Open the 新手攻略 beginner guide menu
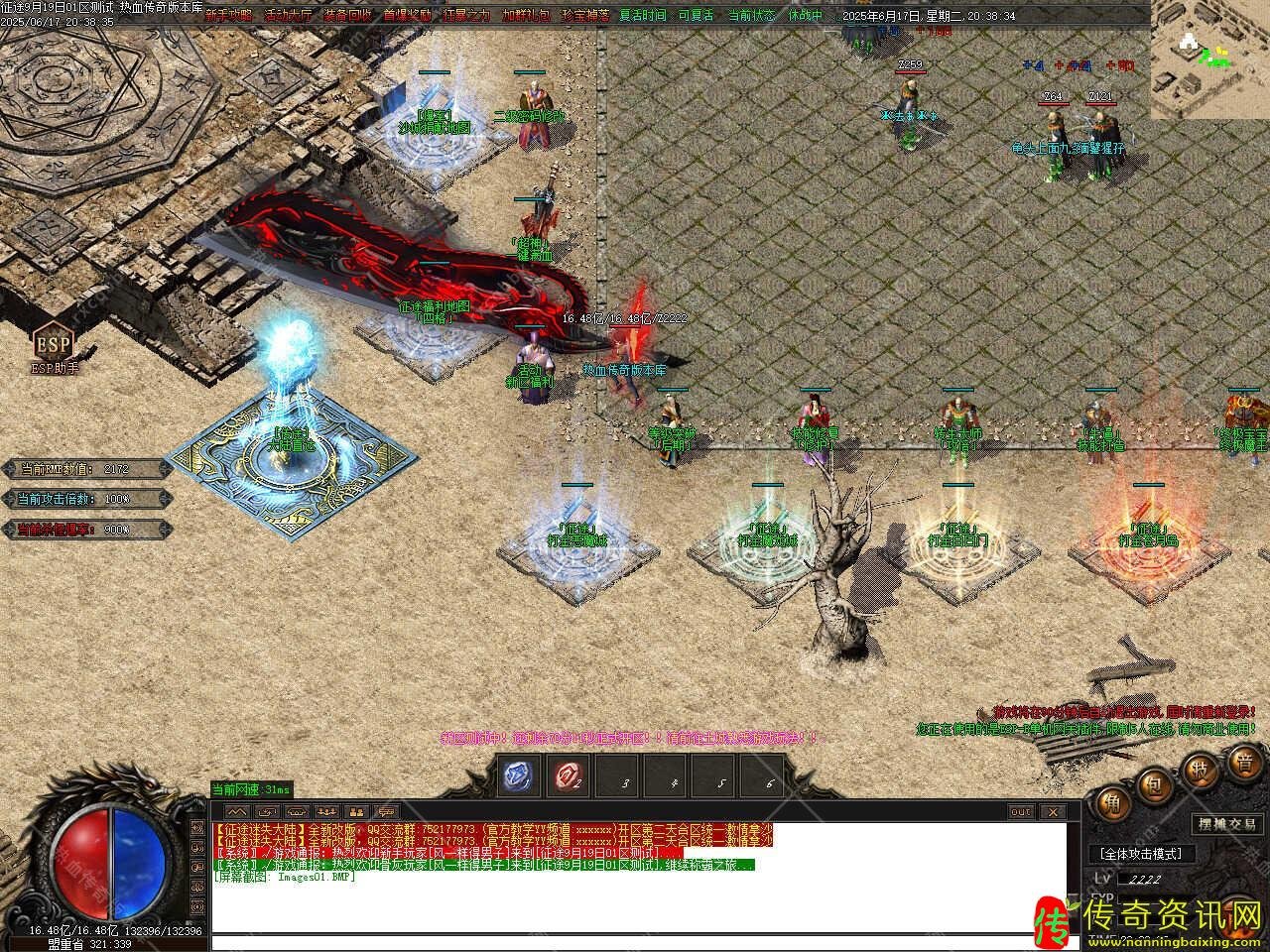Screen dimensions: 1270x952 (227, 16)
